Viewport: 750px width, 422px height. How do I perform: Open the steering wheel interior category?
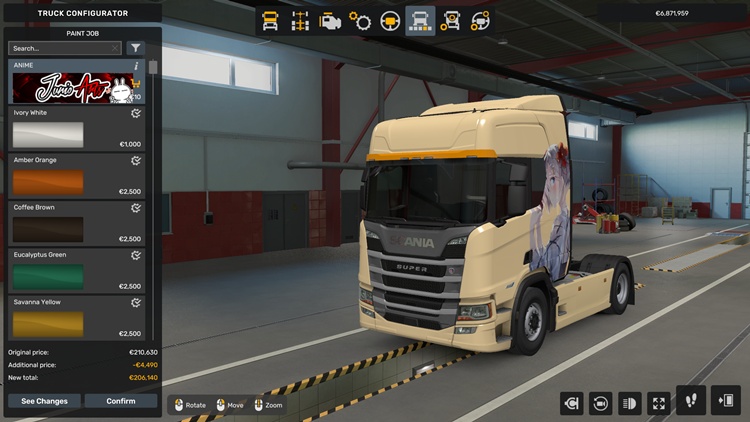[390, 20]
